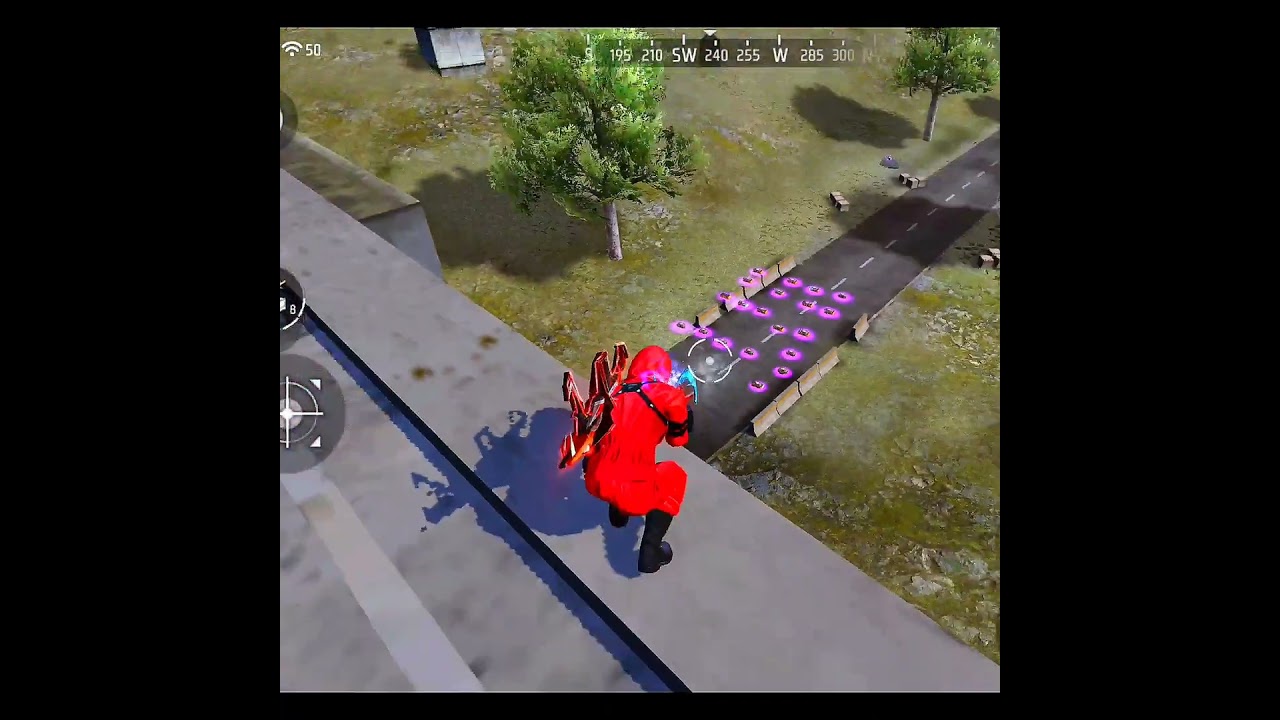
Task: Tap the 285 heading on the compass
Action: (x=812, y=55)
